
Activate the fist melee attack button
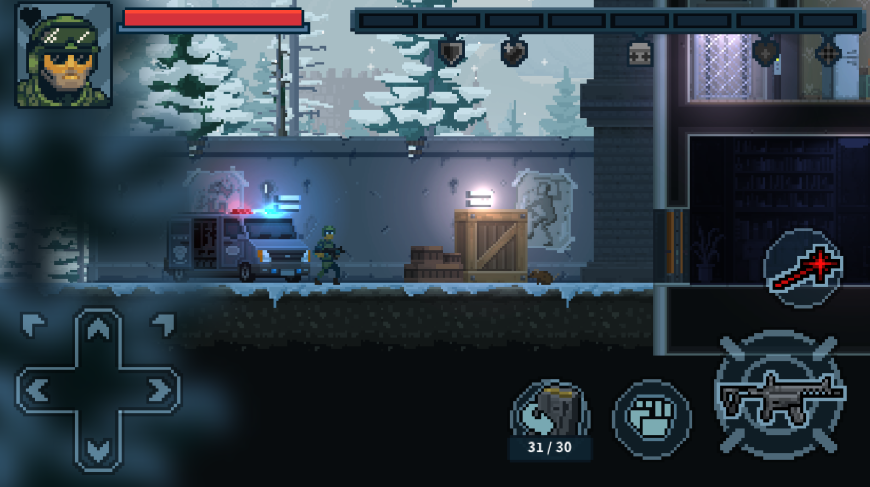tap(651, 414)
